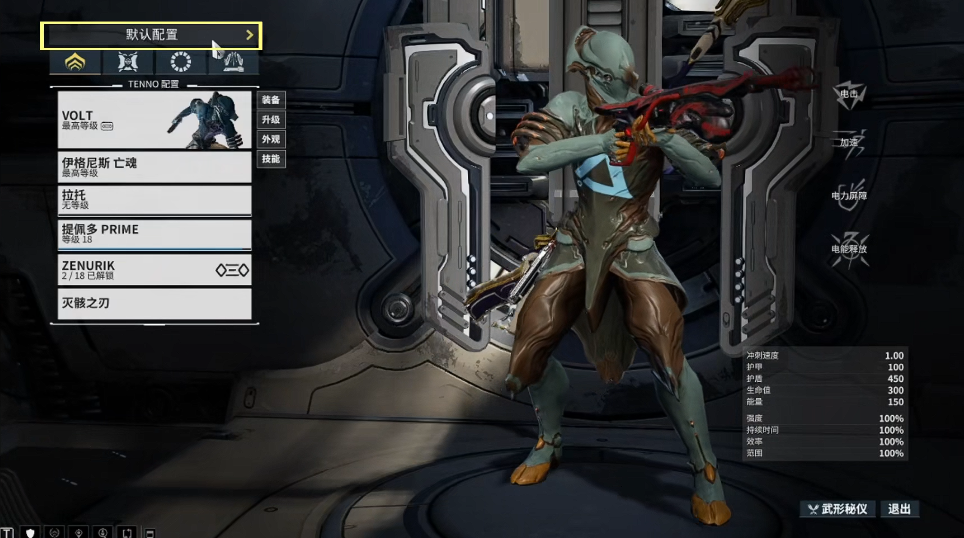Choose the 伊格尼斯 亡魂 primary weapon slot
The image size is (964, 538).
[155, 166]
